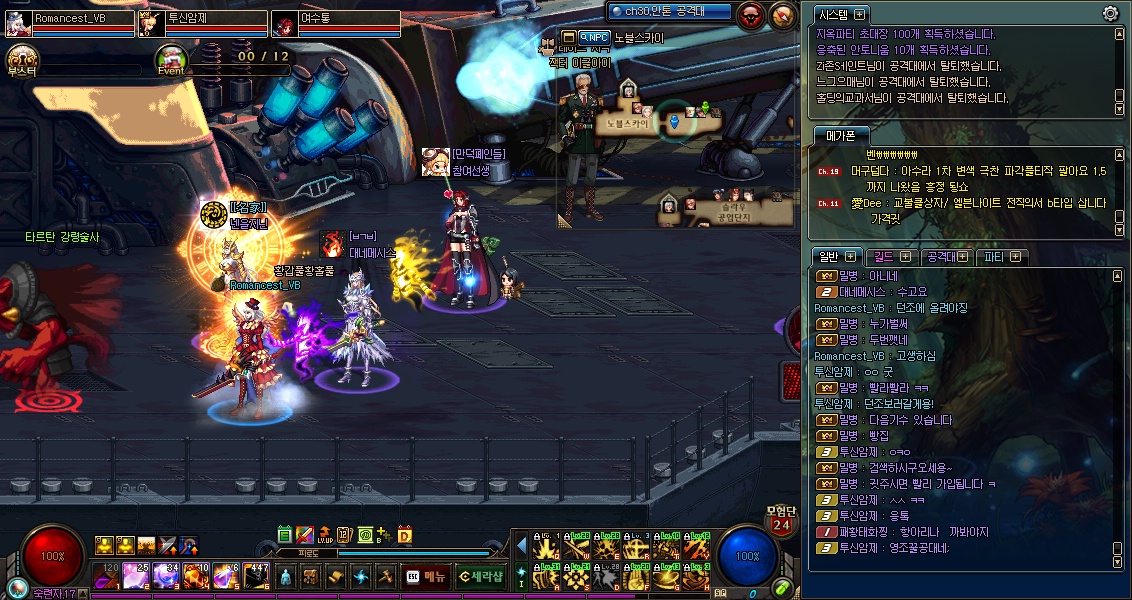1132x600 pixels.
Task: Select Romancest_VB party member frame
Action: pyautogui.click(x=70, y=23)
